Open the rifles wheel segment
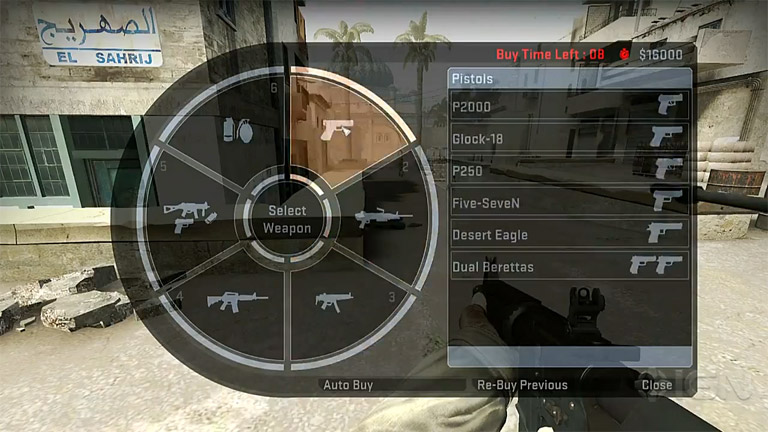Screen dimensions: 768x432 [x=236, y=298]
